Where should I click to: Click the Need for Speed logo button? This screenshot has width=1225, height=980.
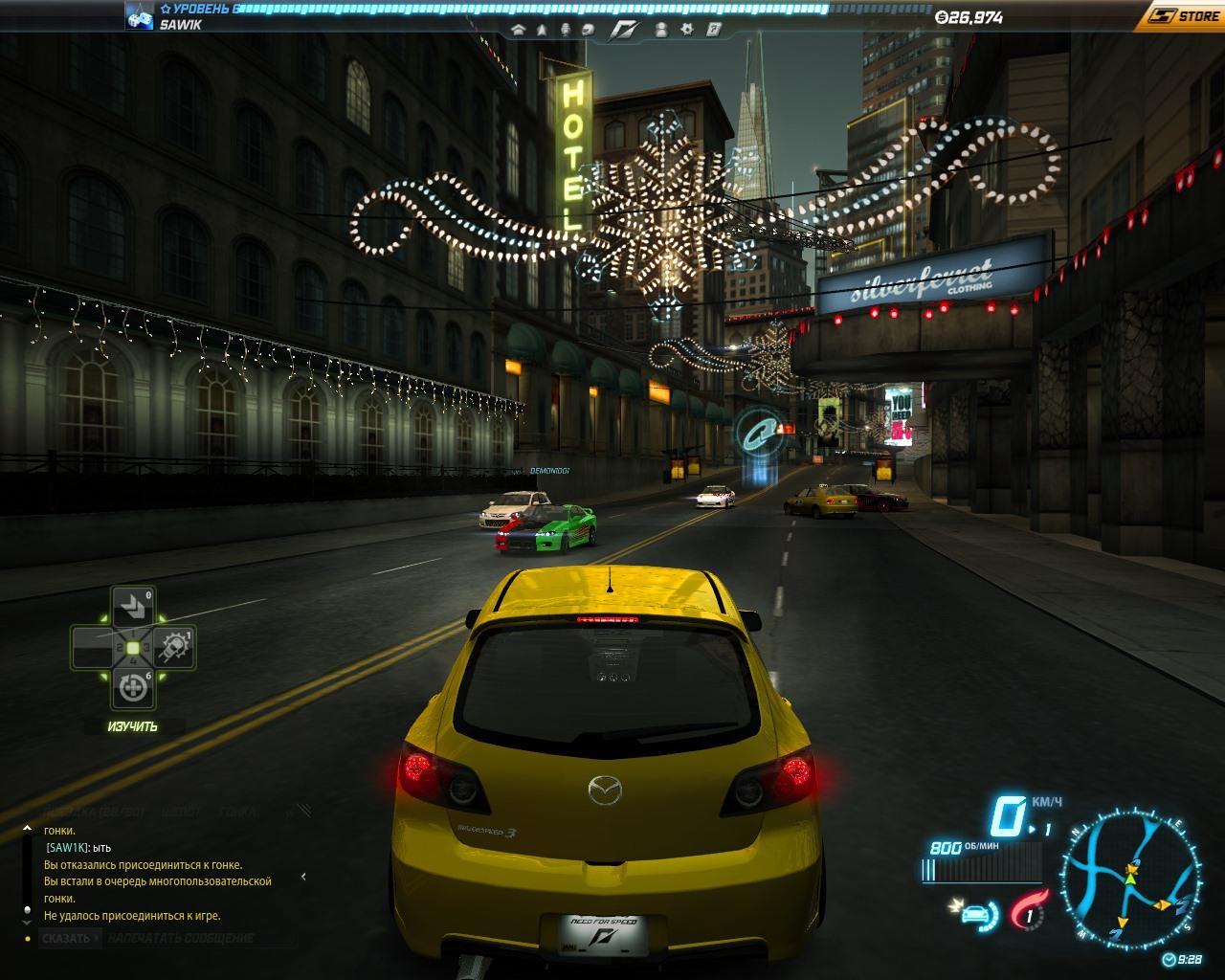click(x=623, y=30)
